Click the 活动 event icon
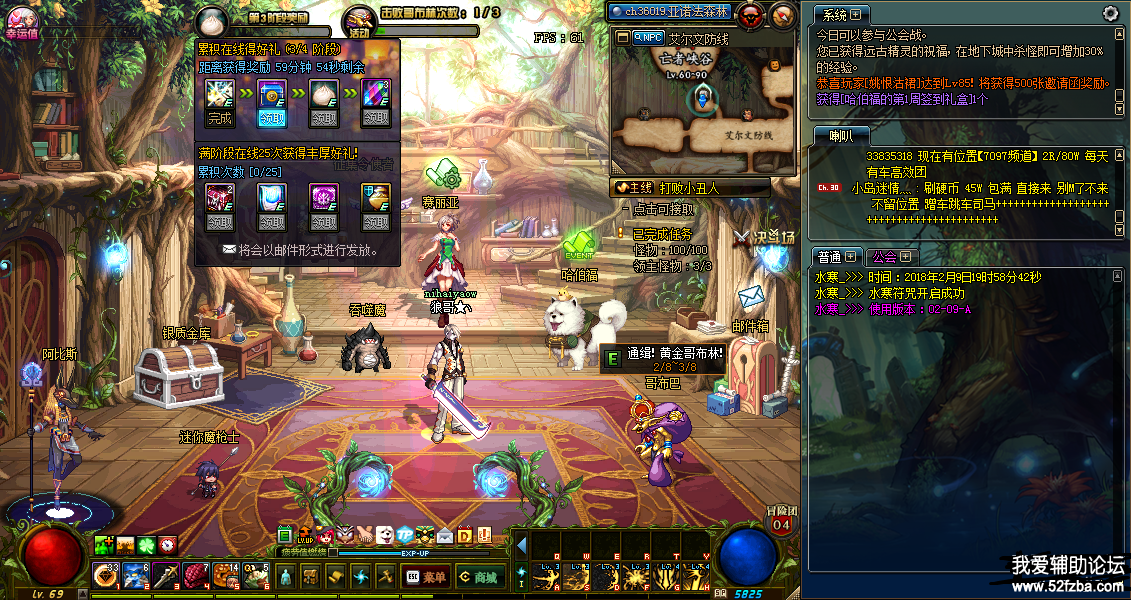 tap(359, 21)
